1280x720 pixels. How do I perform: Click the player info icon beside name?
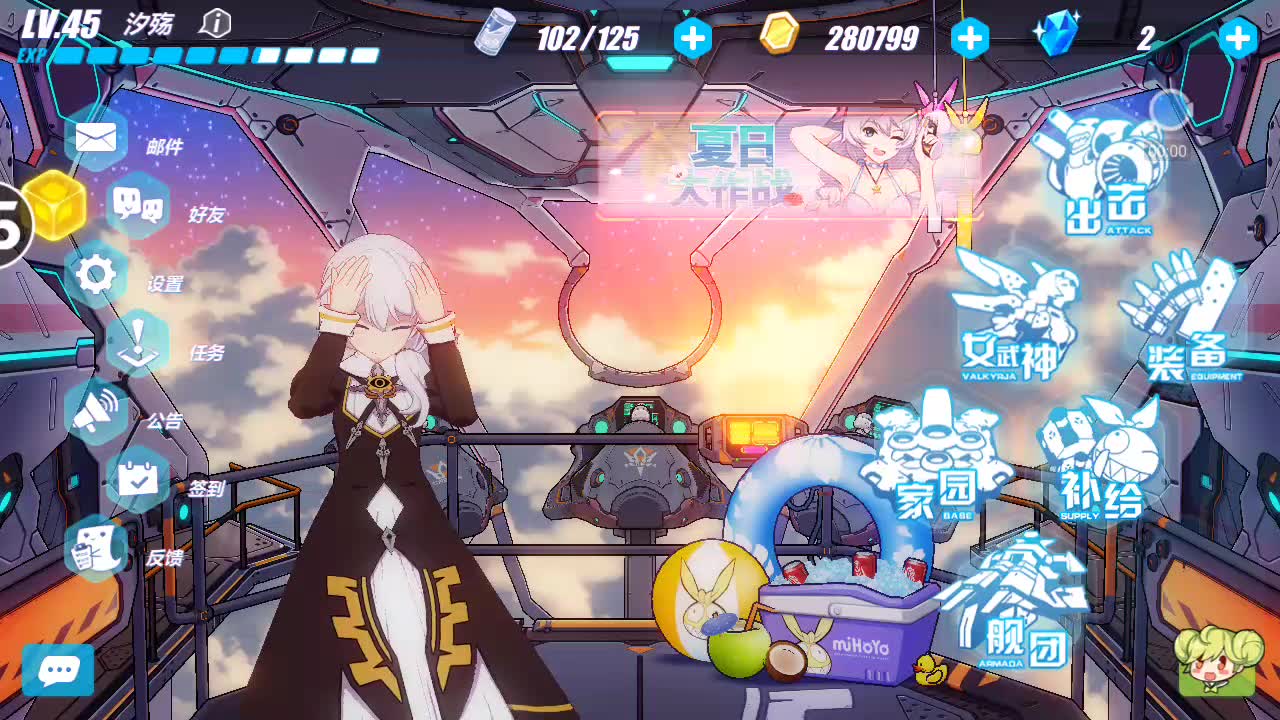(x=215, y=23)
